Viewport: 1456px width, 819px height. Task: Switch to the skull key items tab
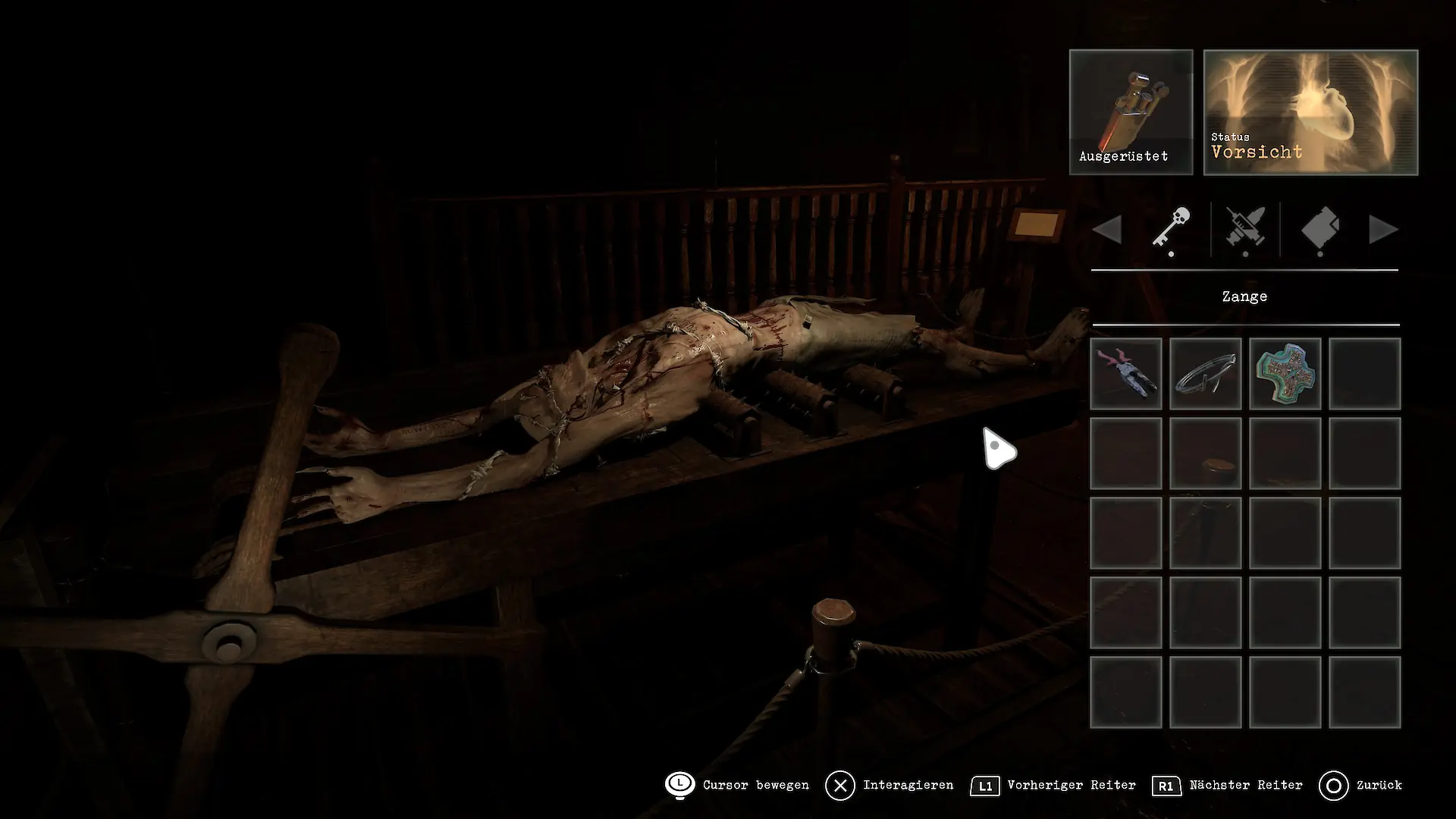tap(1171, 229)
